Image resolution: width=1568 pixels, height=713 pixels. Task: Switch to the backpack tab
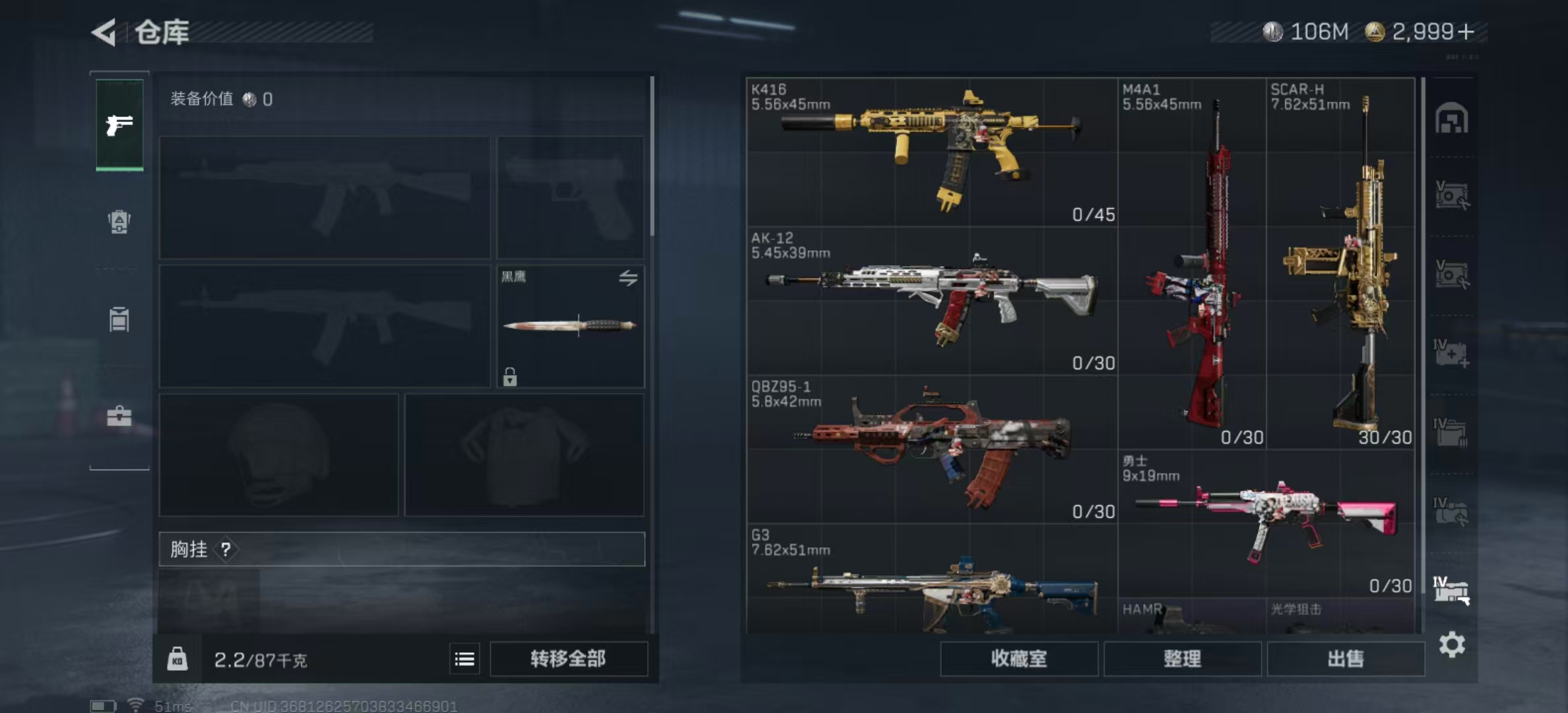119,221
